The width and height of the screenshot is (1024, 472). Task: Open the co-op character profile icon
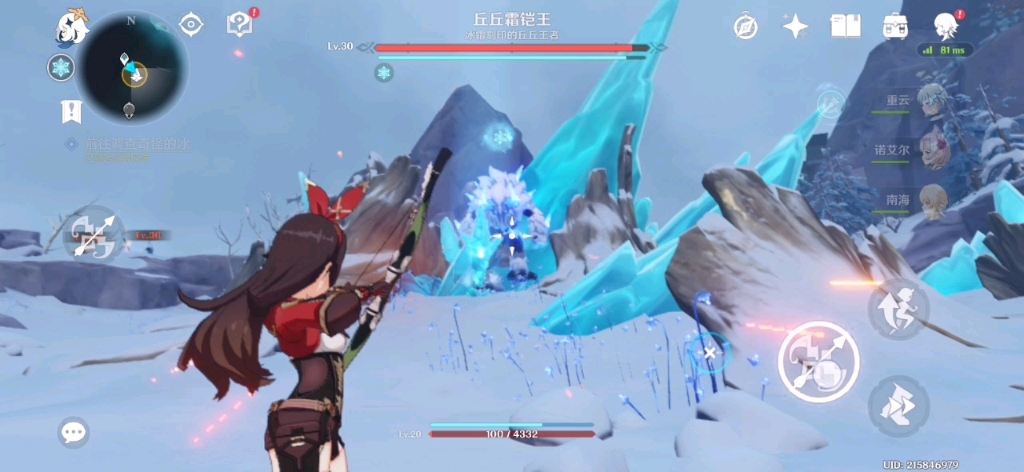[x=946, y=26]
